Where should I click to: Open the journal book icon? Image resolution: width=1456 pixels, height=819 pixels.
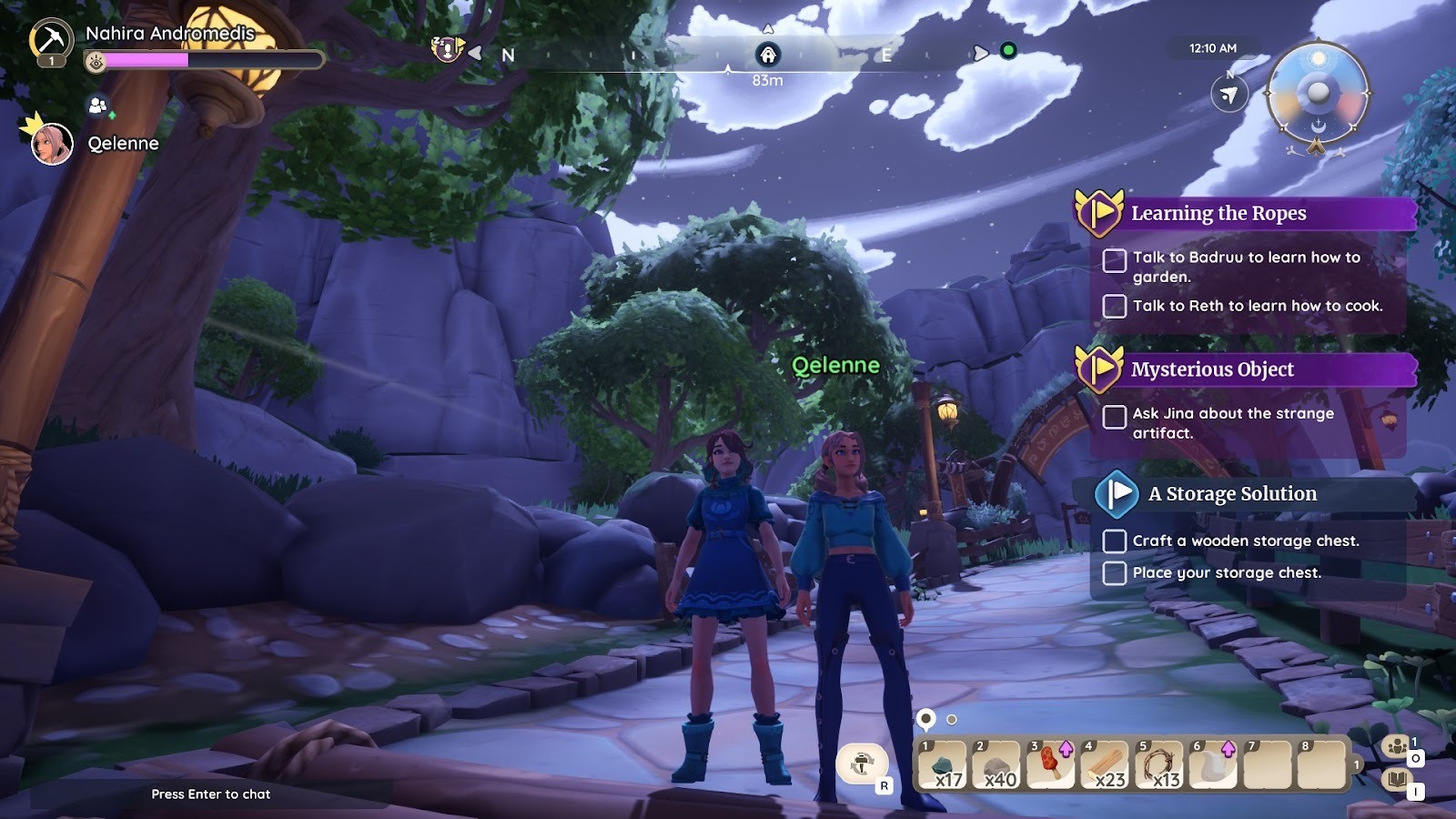(x=1396, y=781)
